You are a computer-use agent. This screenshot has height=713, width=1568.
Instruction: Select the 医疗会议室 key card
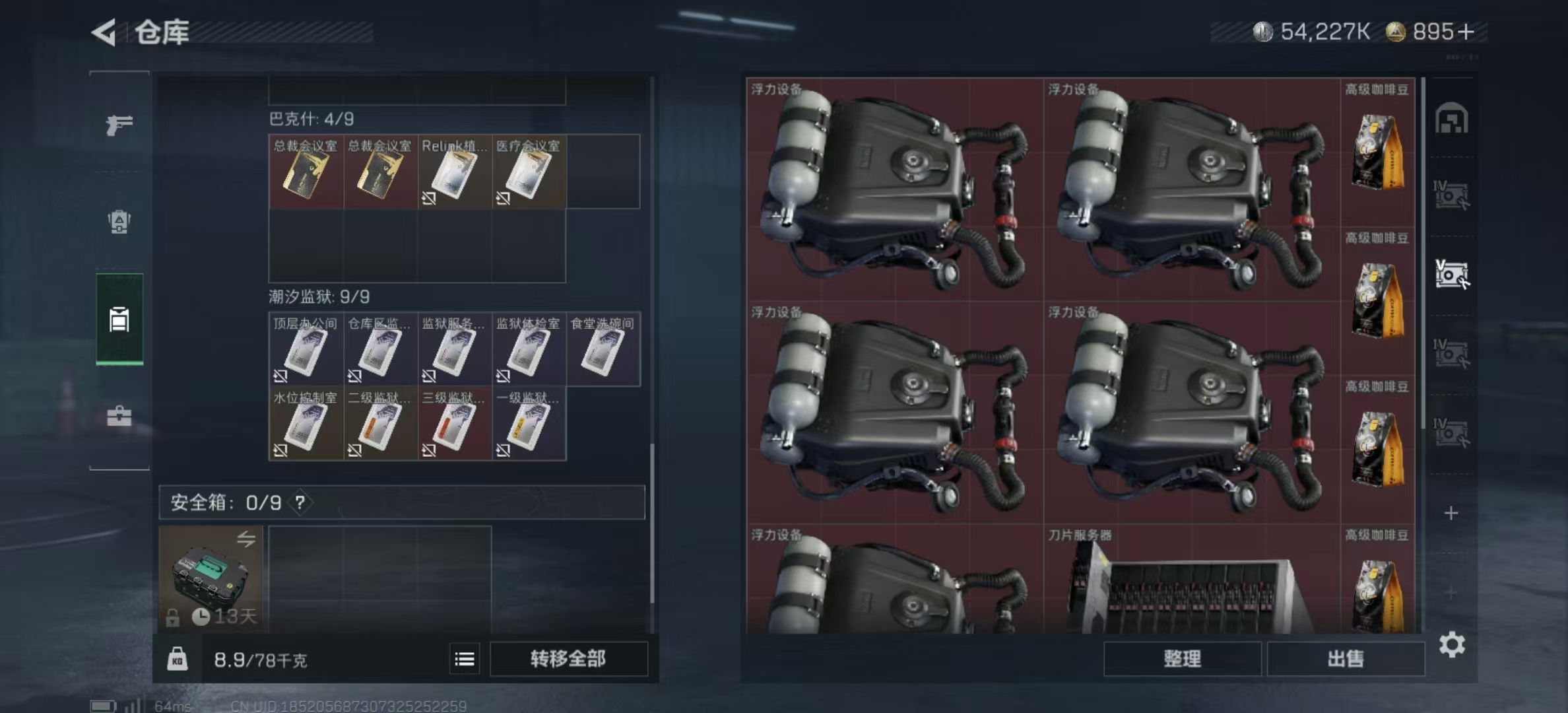tap(528, 172)
